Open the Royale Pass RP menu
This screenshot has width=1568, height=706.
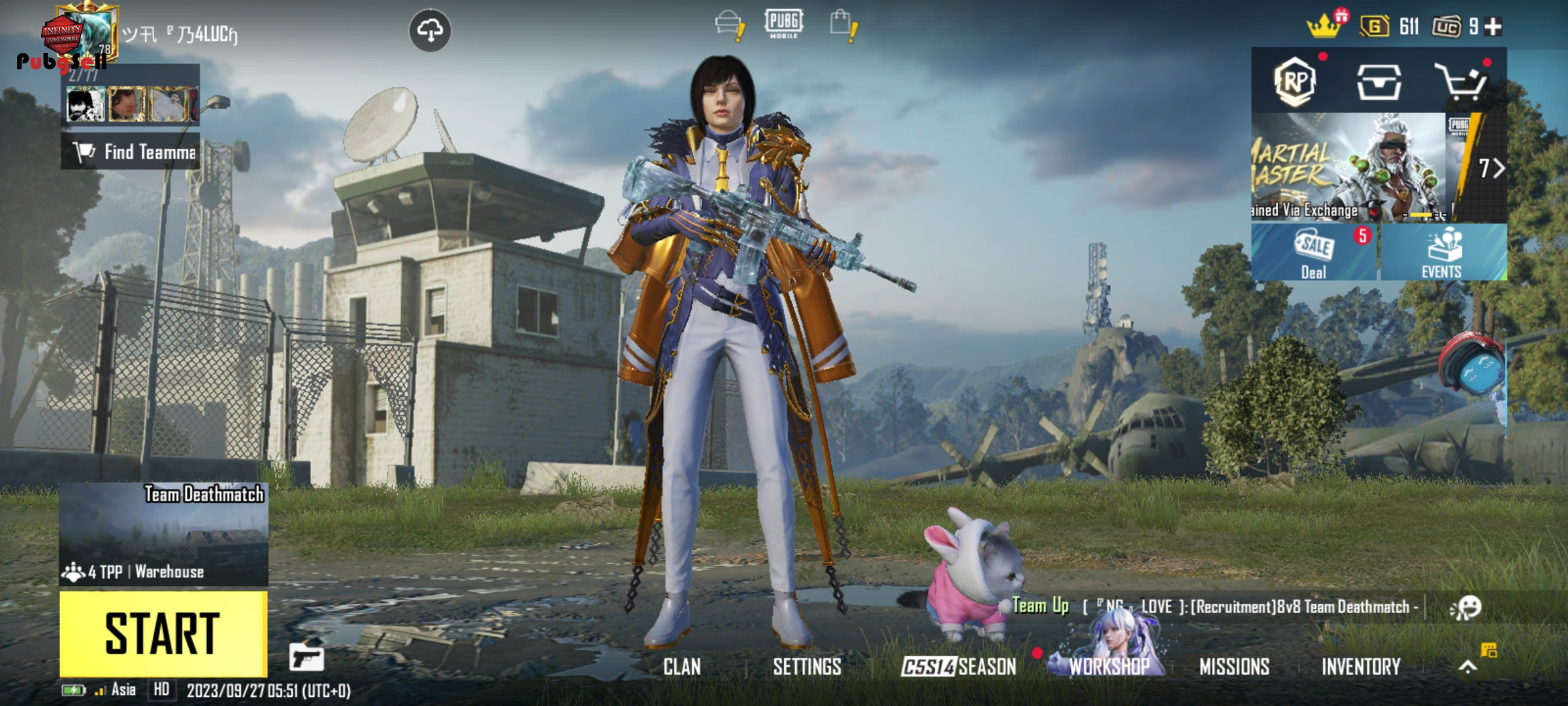[1294, 81]
